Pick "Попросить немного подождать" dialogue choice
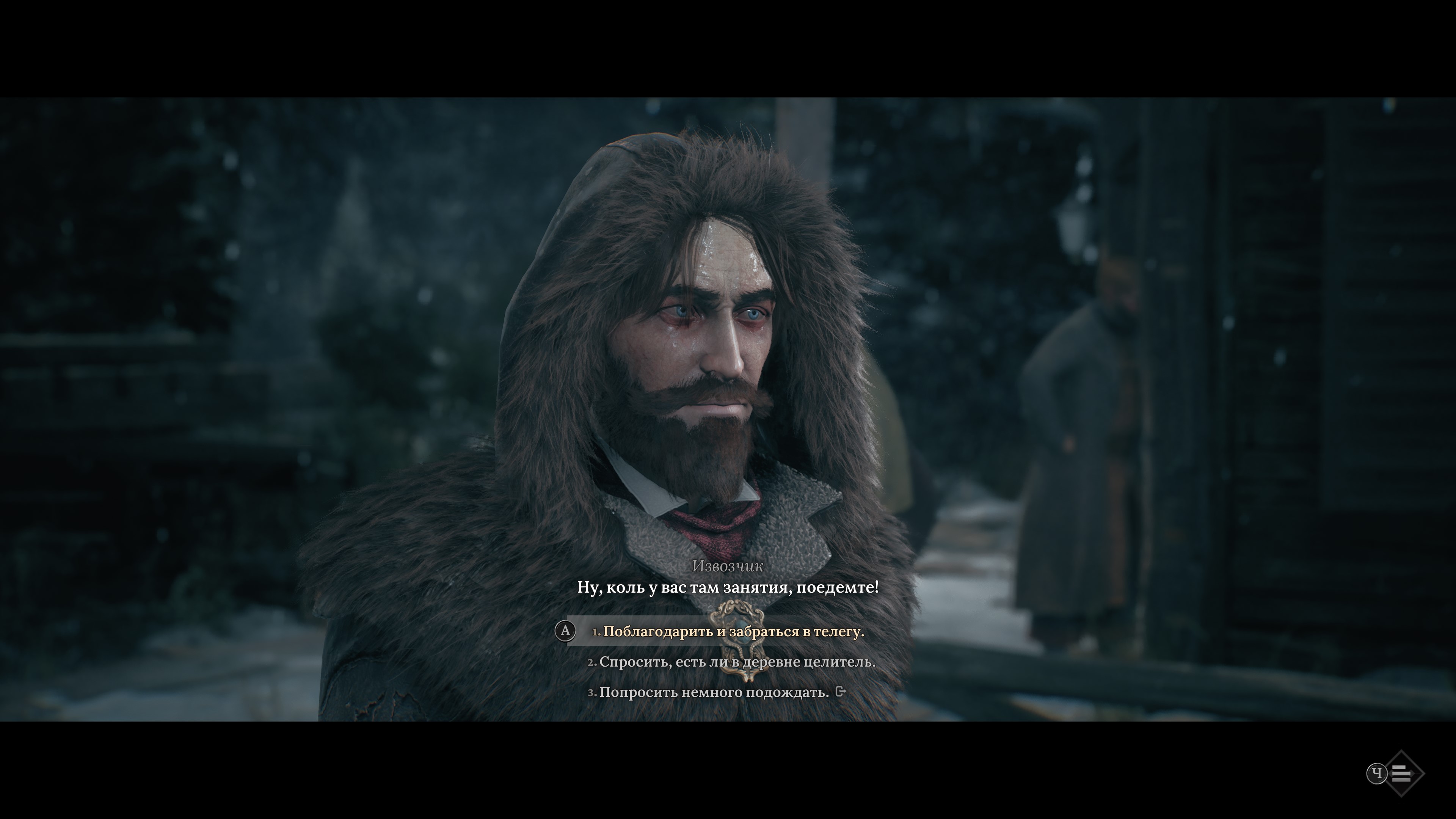Viewport: 1456px width, 819px height. click(714, 692)
